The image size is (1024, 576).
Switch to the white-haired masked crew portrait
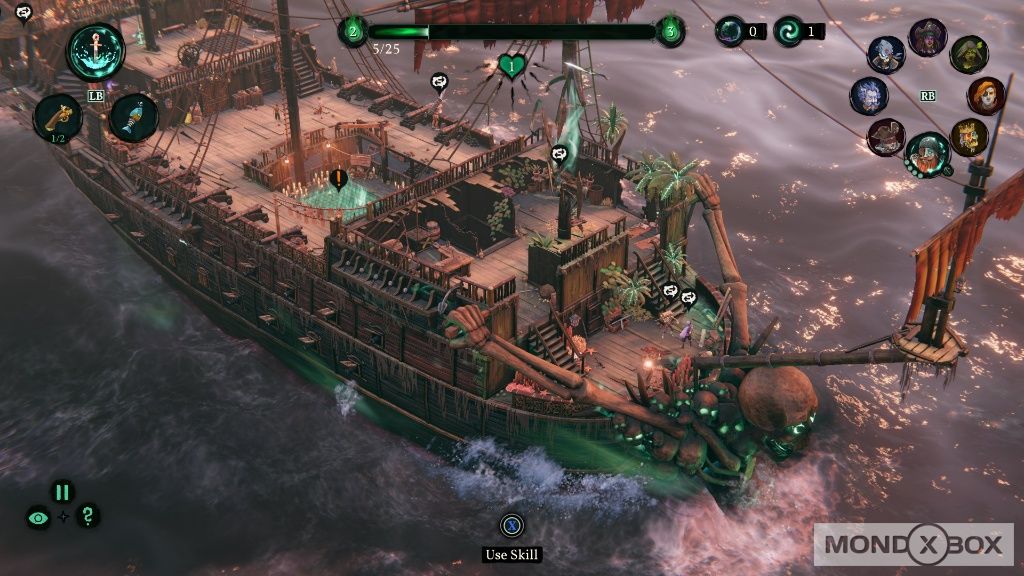[886, 55]
